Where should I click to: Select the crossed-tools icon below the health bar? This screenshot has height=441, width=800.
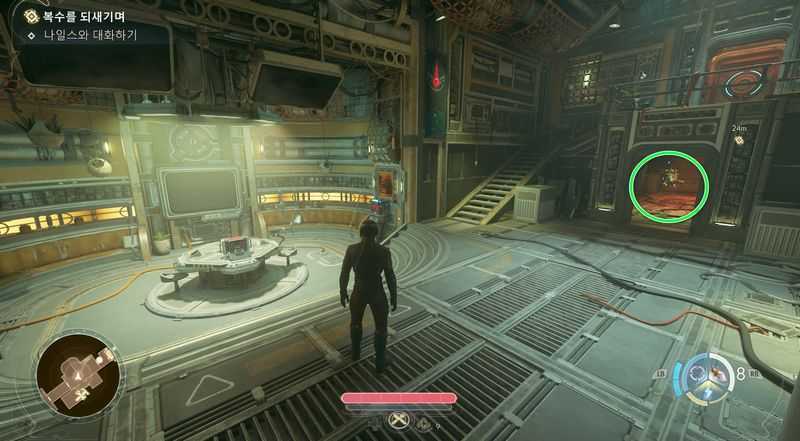tap(400, 420)
